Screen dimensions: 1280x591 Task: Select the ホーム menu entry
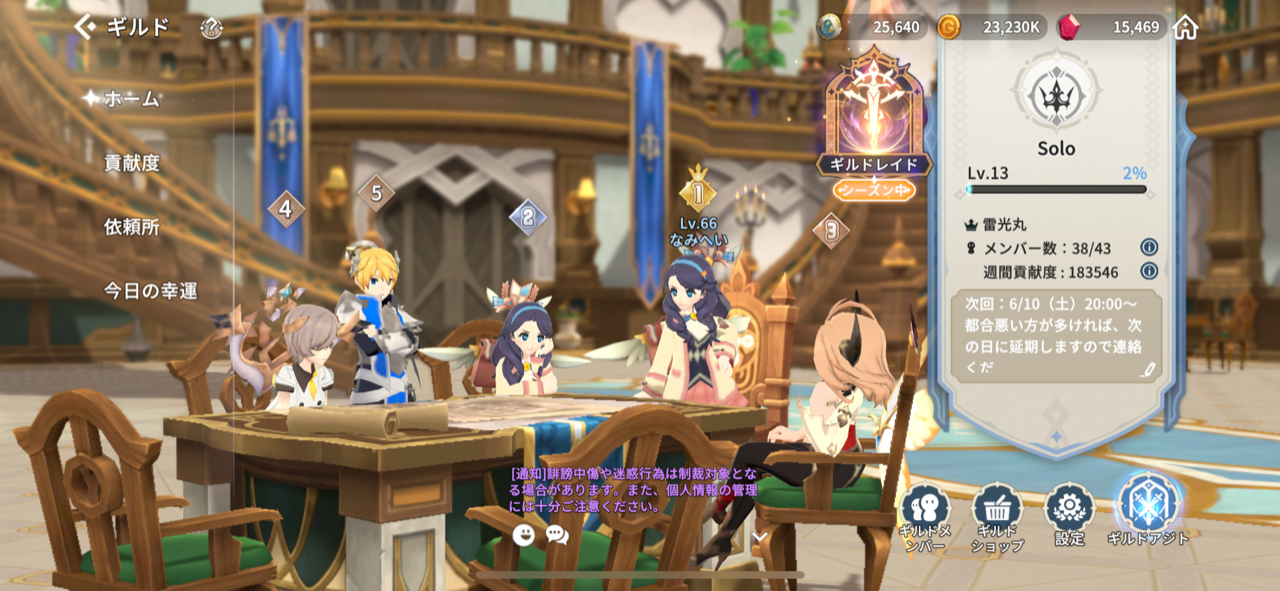[x=132, y=98]
